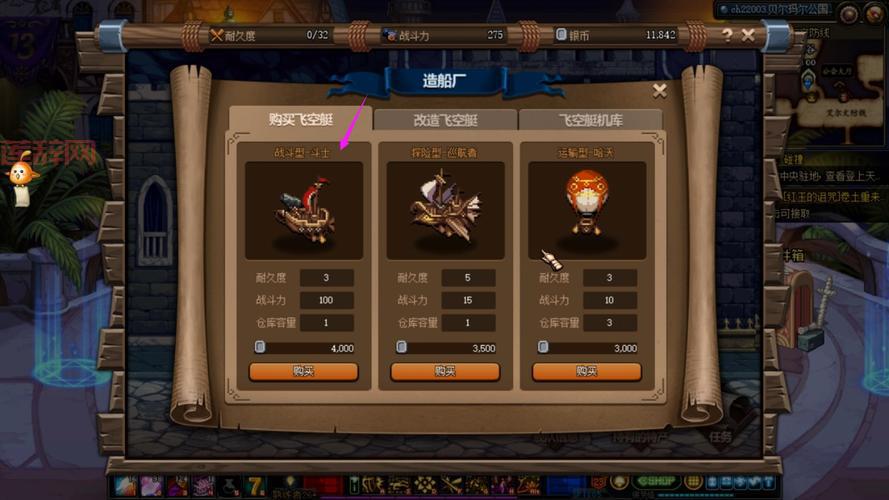Buy the 战斗型 airship for 4,000

point(303,371)
